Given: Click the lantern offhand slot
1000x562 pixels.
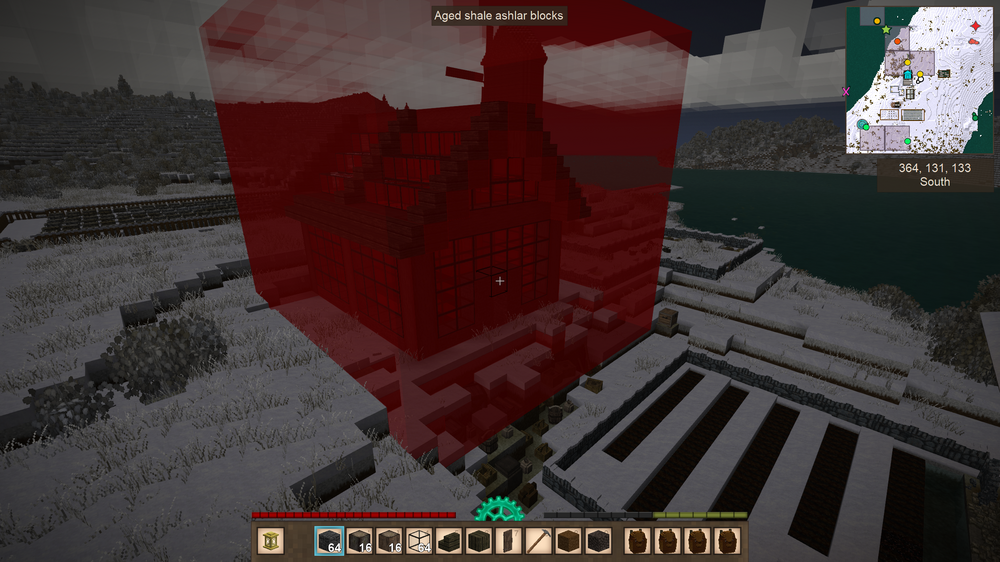Looking at the screenshot, I should [x=271, y=541].
